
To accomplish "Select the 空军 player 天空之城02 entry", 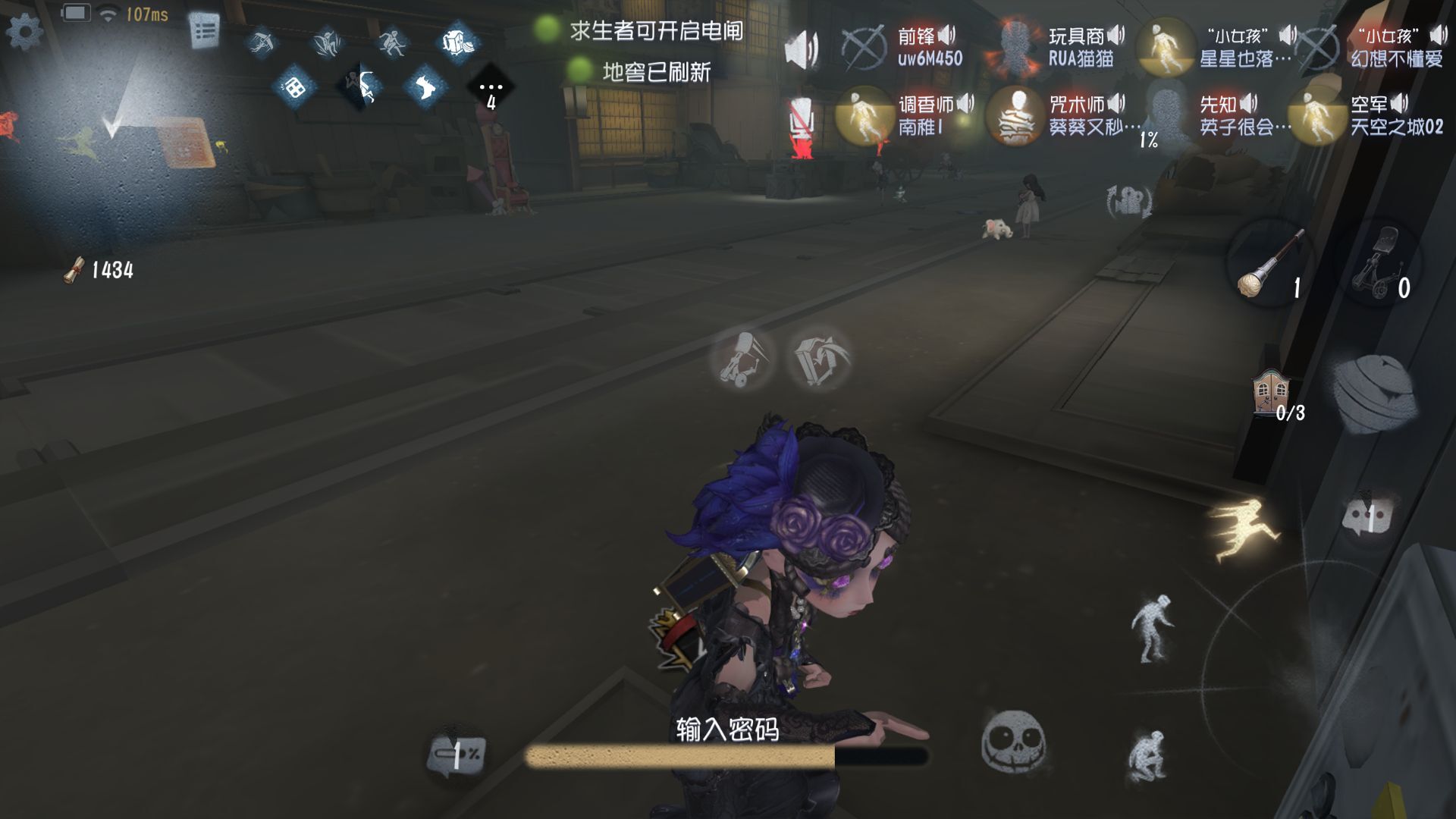I will [x=1365, y=115].
